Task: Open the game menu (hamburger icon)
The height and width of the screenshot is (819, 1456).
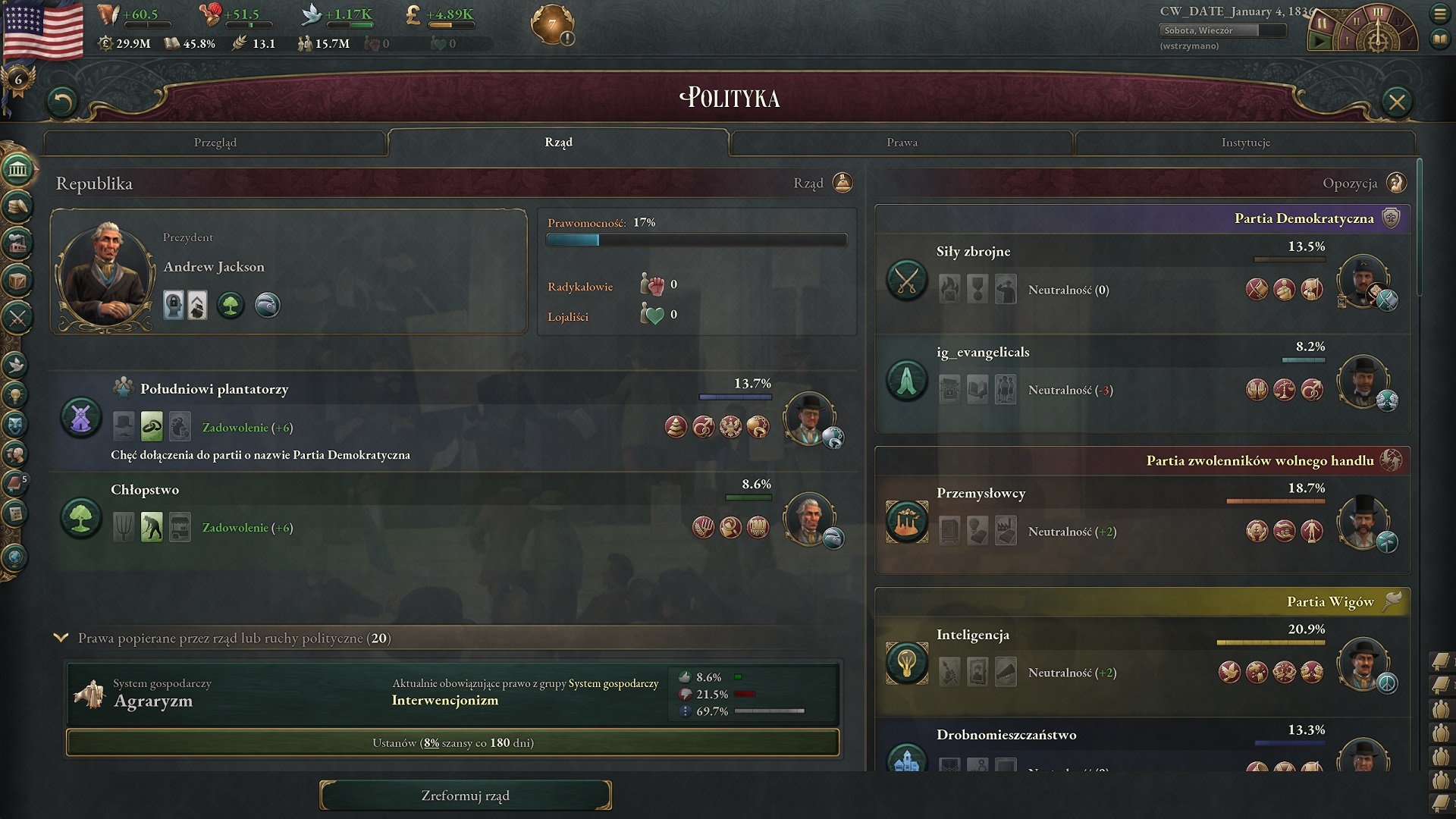Action: coord(1439,15)
